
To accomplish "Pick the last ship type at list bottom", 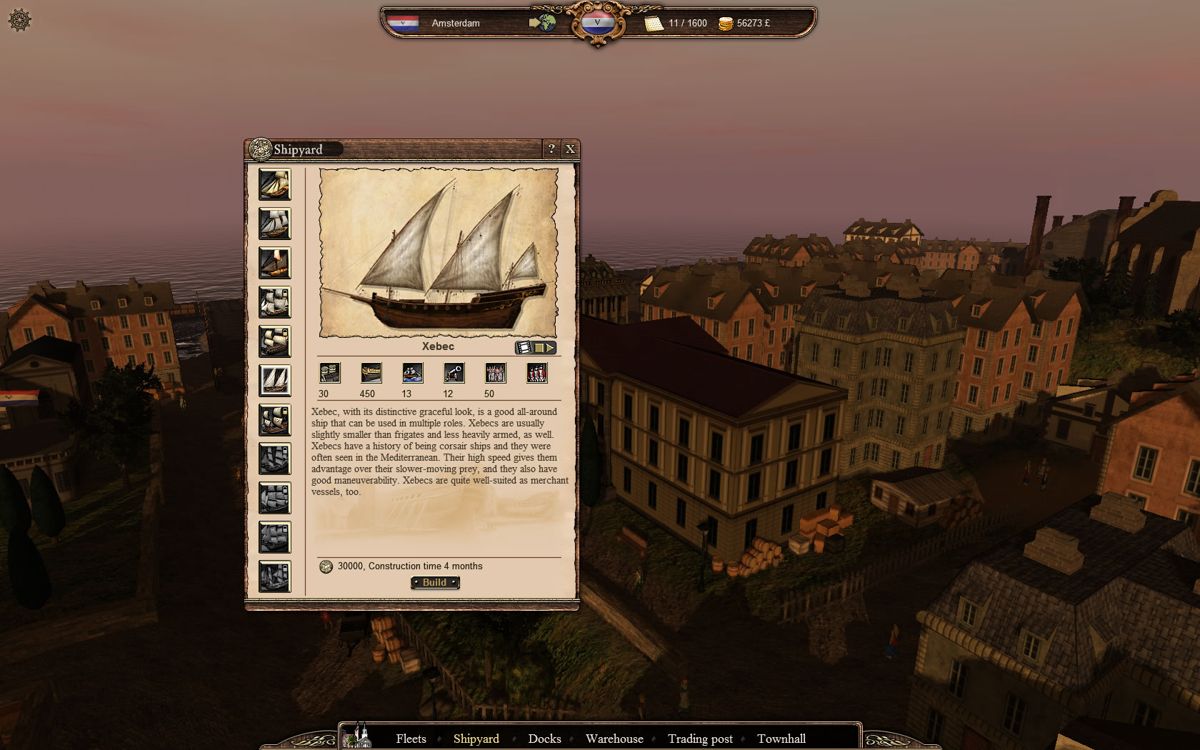I will 274,576.
